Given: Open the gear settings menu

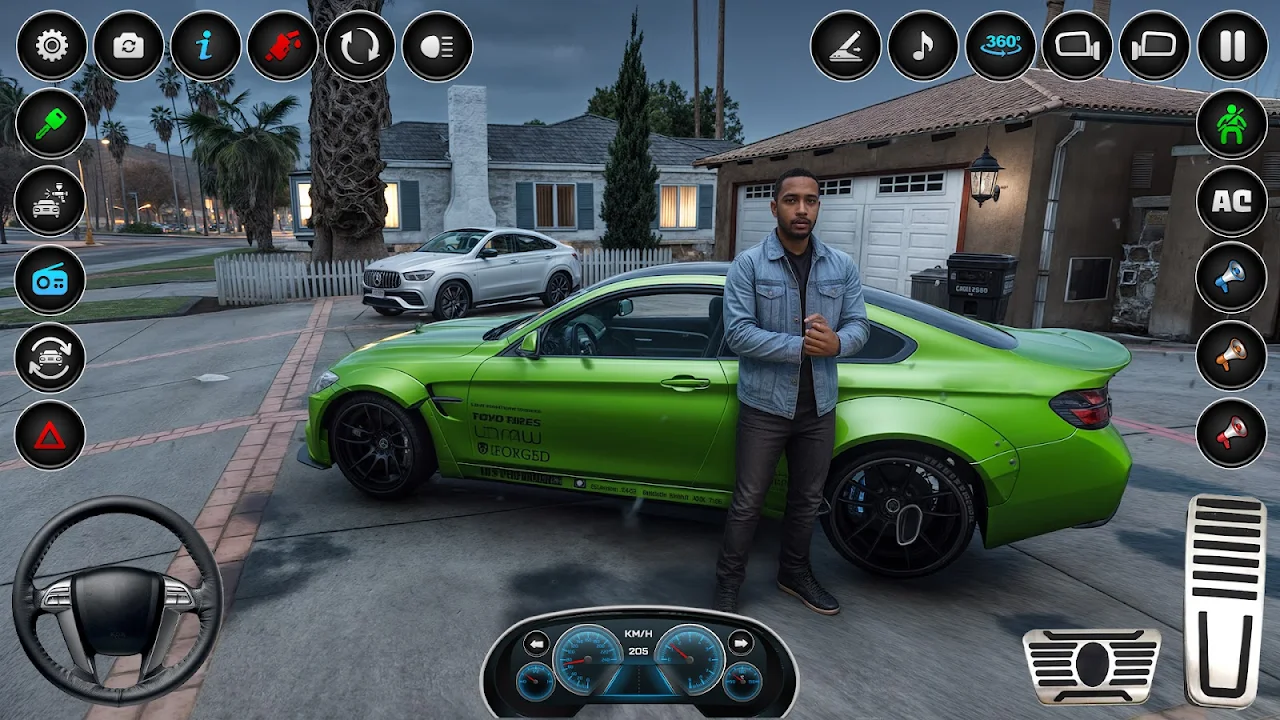Looking at the screenshot, I should [x=51, y=46].
